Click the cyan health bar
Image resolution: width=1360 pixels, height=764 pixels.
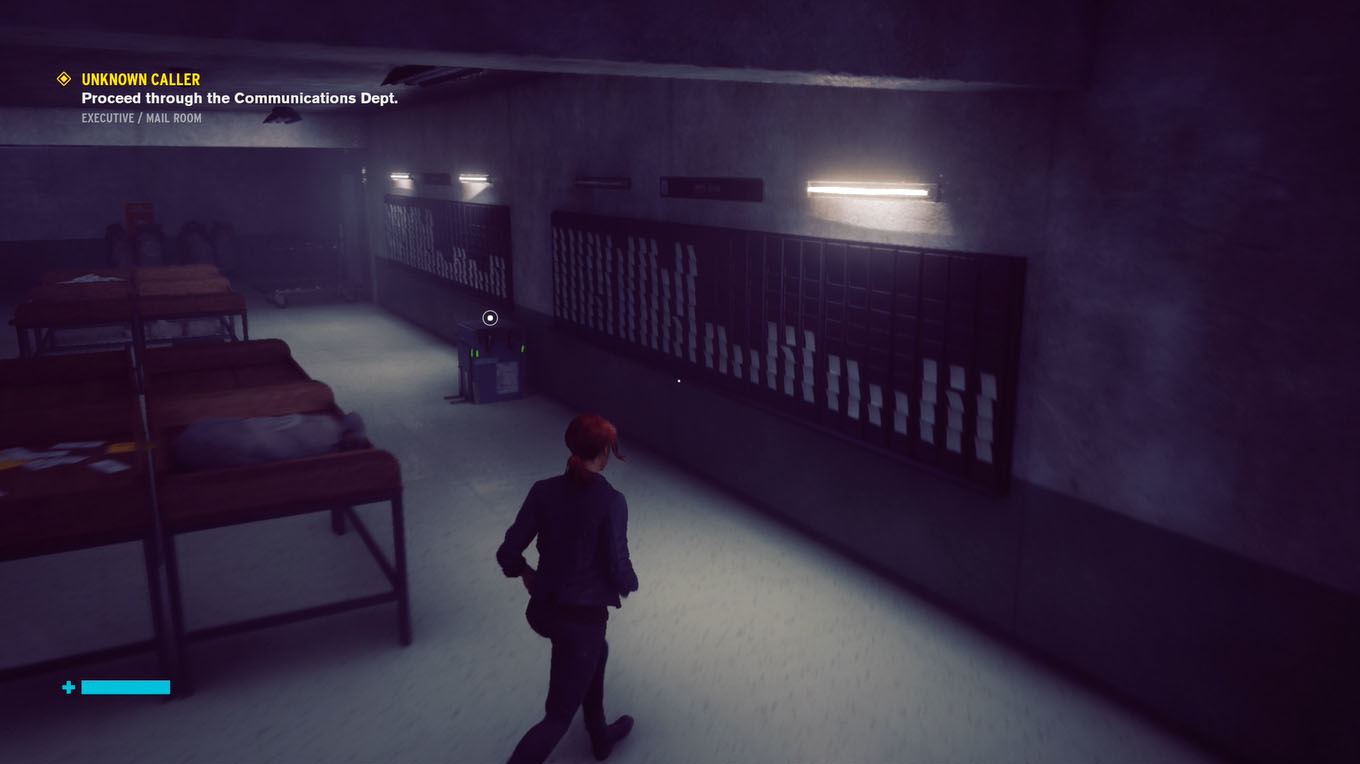[125, 687]
